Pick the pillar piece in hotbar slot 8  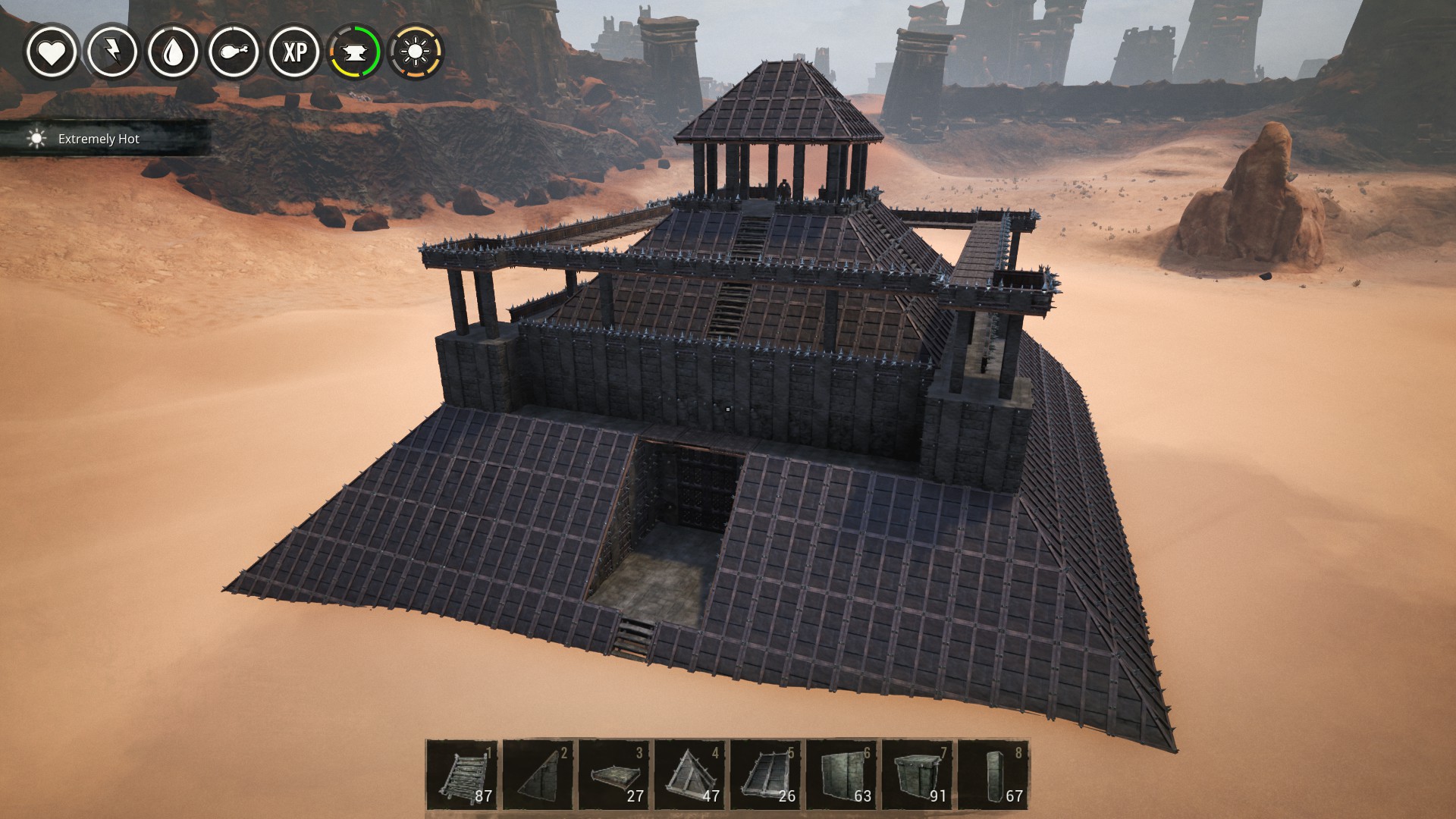(x=993, y=775)
